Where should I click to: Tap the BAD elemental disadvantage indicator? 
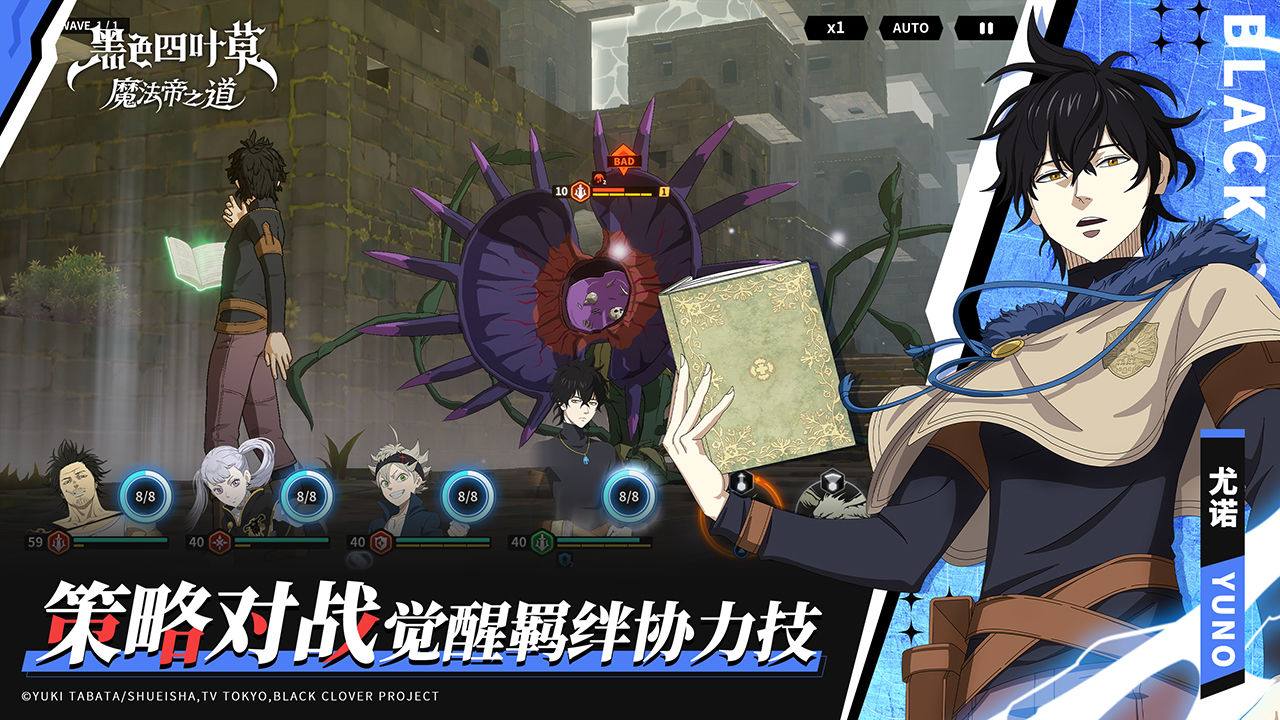[623, 161]
